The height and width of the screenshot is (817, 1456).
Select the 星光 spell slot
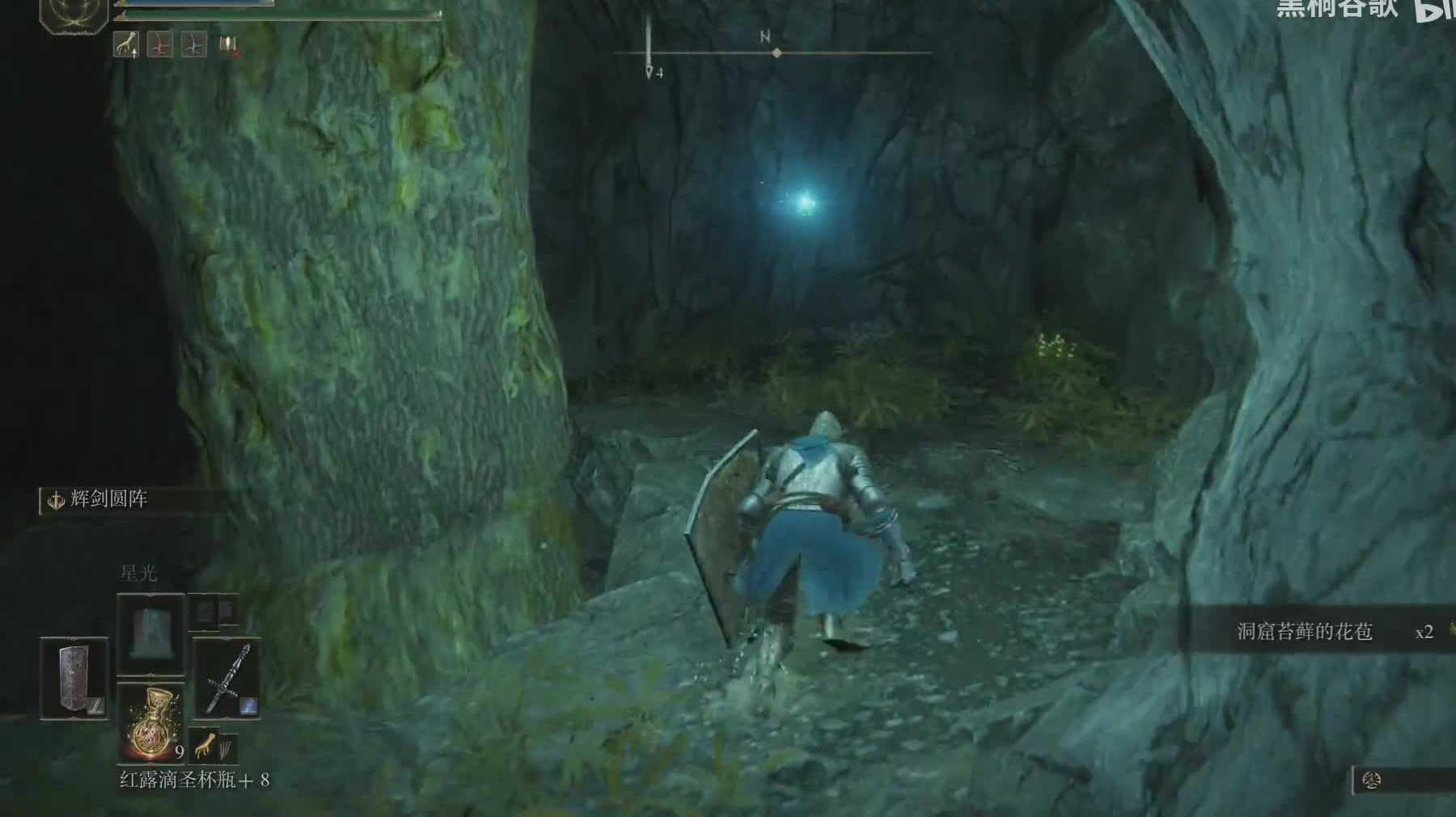point(150,633)
